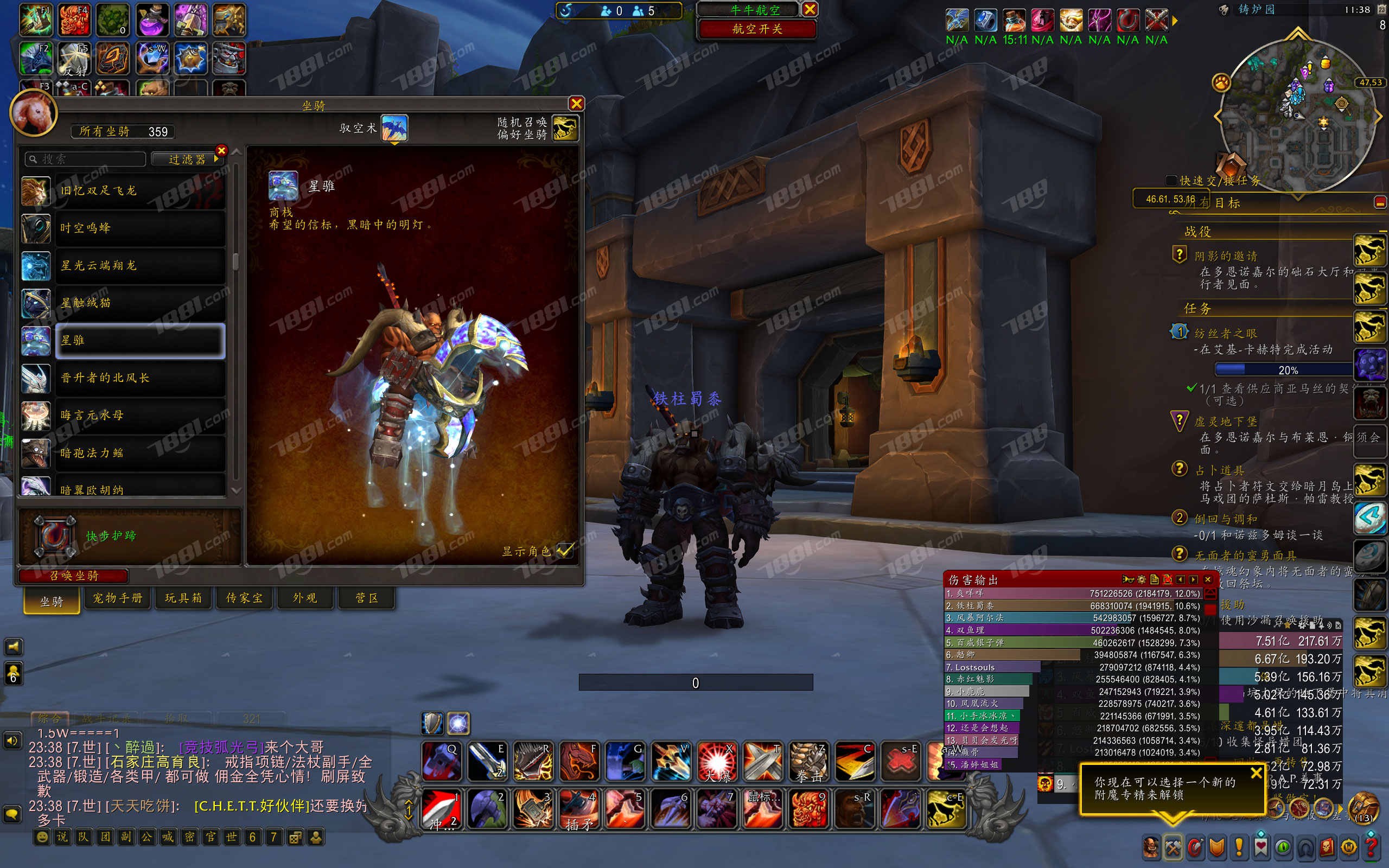Click the 召唤坐骑 summon button

coord(73,575)
